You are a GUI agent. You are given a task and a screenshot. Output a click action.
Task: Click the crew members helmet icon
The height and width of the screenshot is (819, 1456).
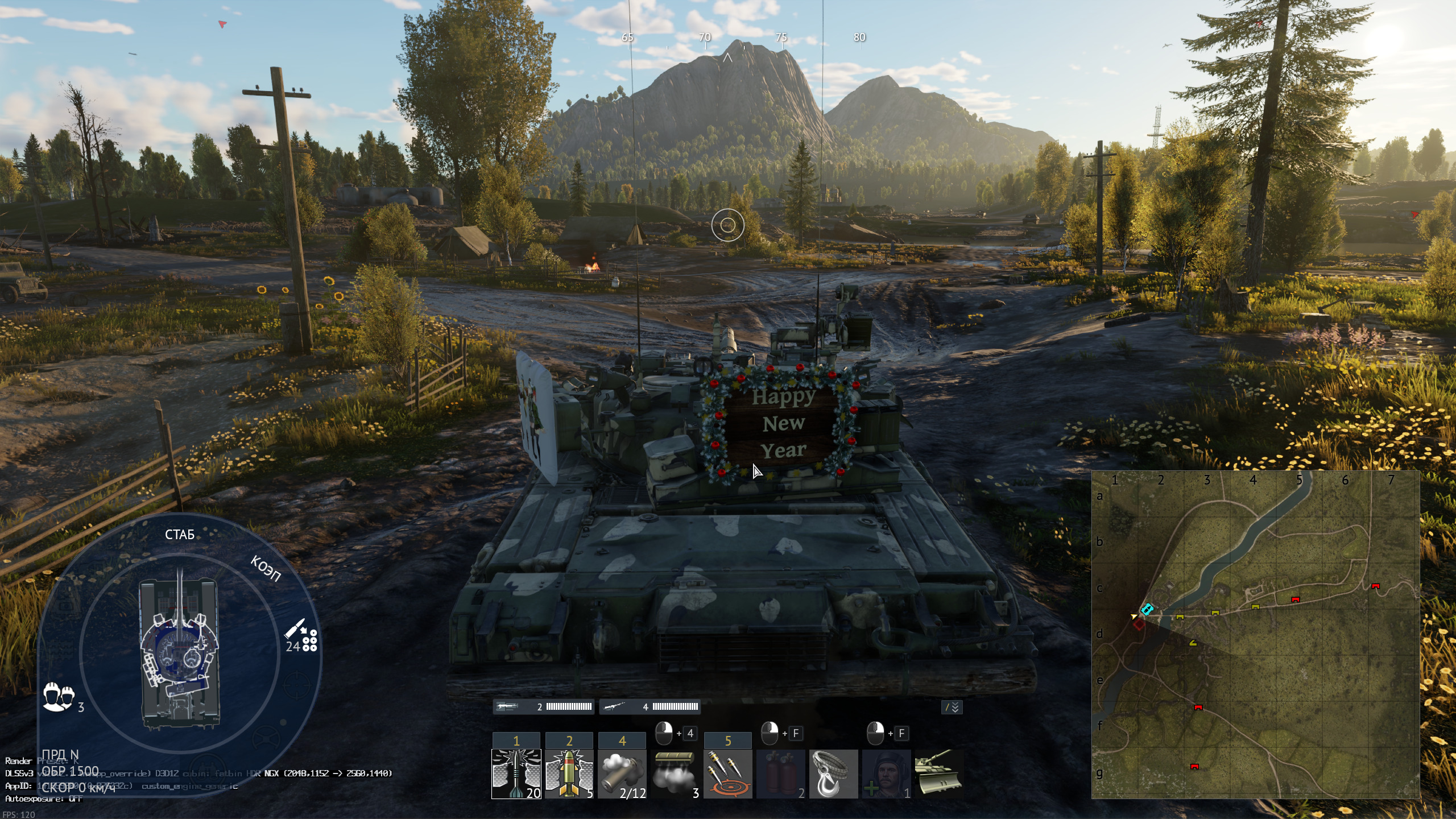(x=59, y=696)
